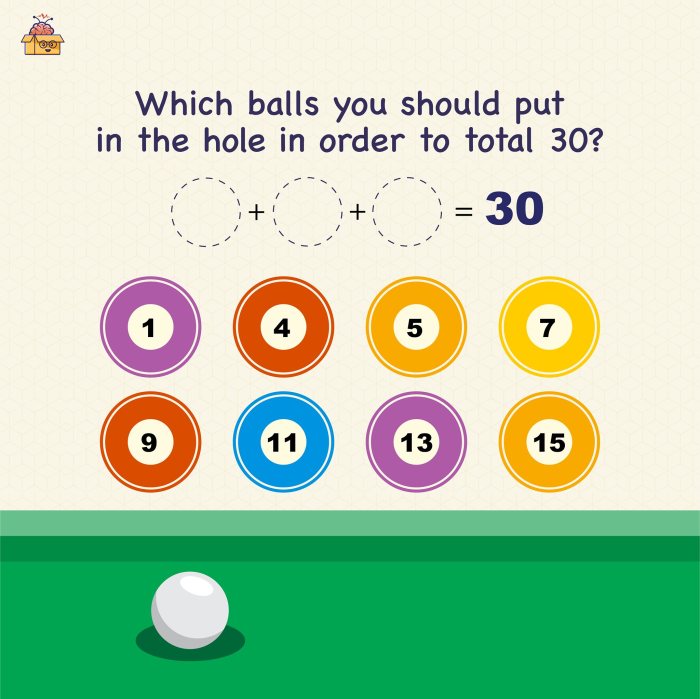The height and width of the screenshot is (699, 700).
Task: Select the purple ball numbered 13
Action: [x=416, y=441]
